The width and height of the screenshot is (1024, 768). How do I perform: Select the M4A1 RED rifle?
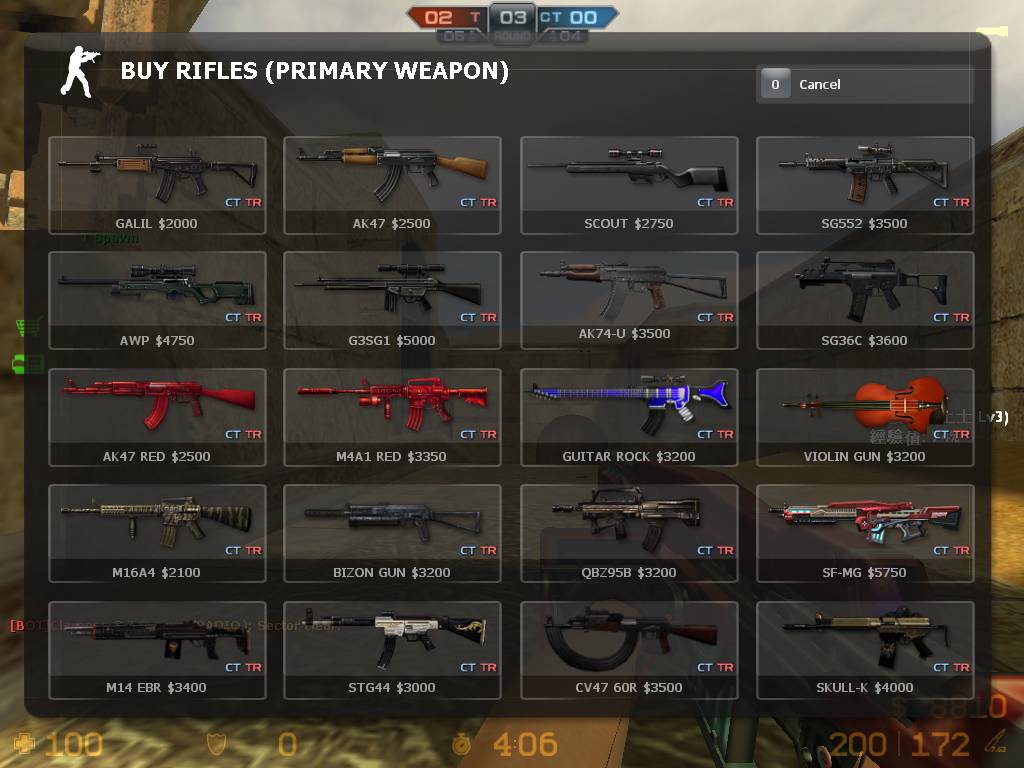(x=392, y=417)
